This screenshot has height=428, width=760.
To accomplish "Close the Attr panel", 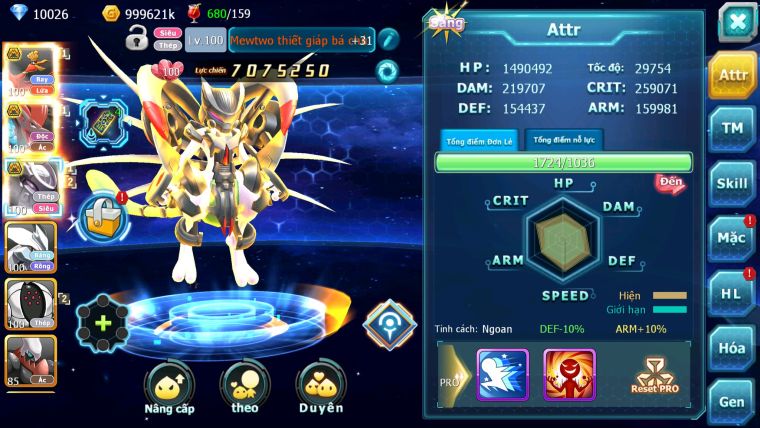I will [x=737, y=21].
